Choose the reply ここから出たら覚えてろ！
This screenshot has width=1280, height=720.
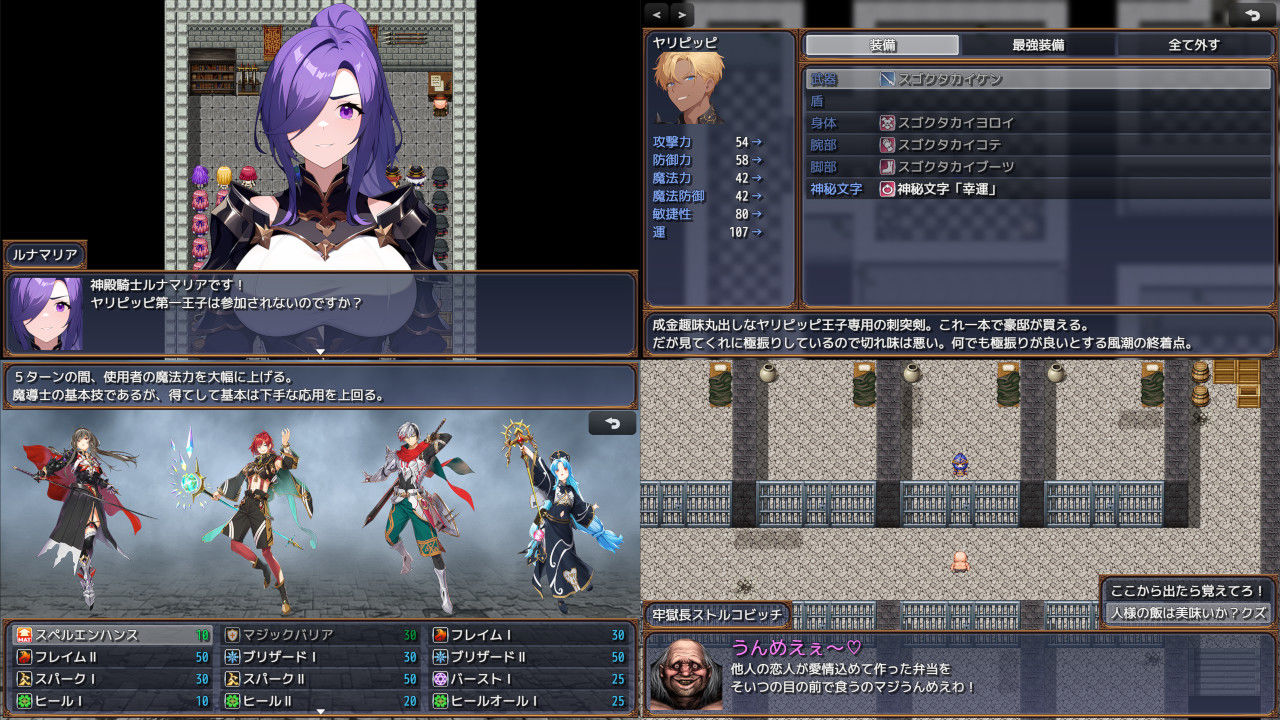point(1188,590)
